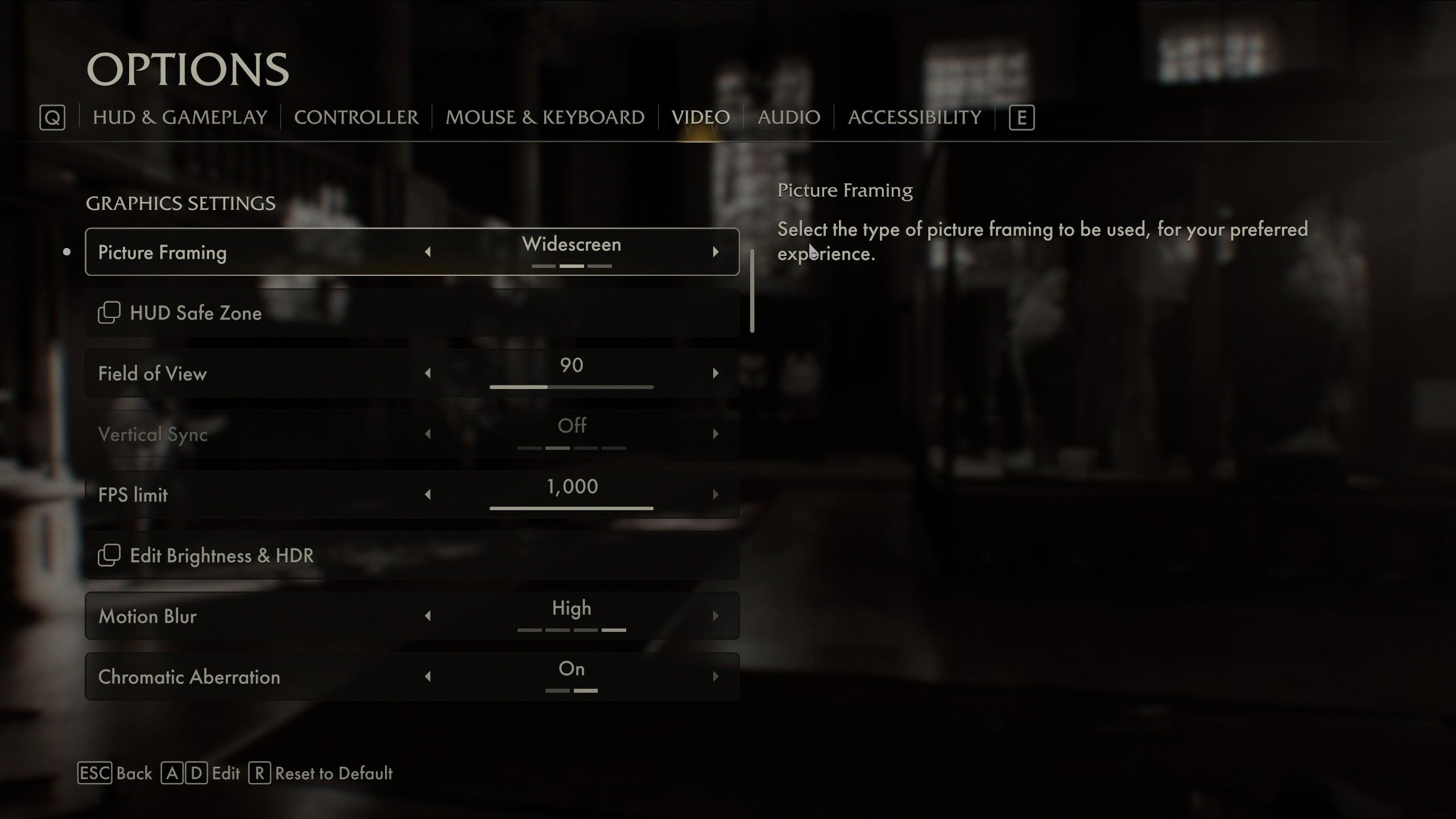Lower the FPS limit with left arrow
This screenshot has height=819, width=1456.
click(428, 494)
